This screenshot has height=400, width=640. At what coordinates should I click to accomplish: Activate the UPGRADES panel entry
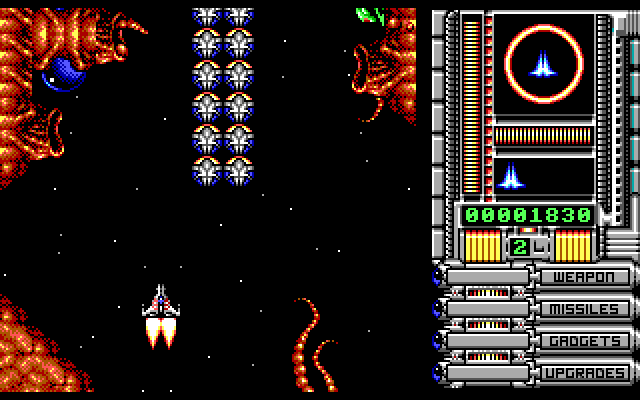point(585,373)
